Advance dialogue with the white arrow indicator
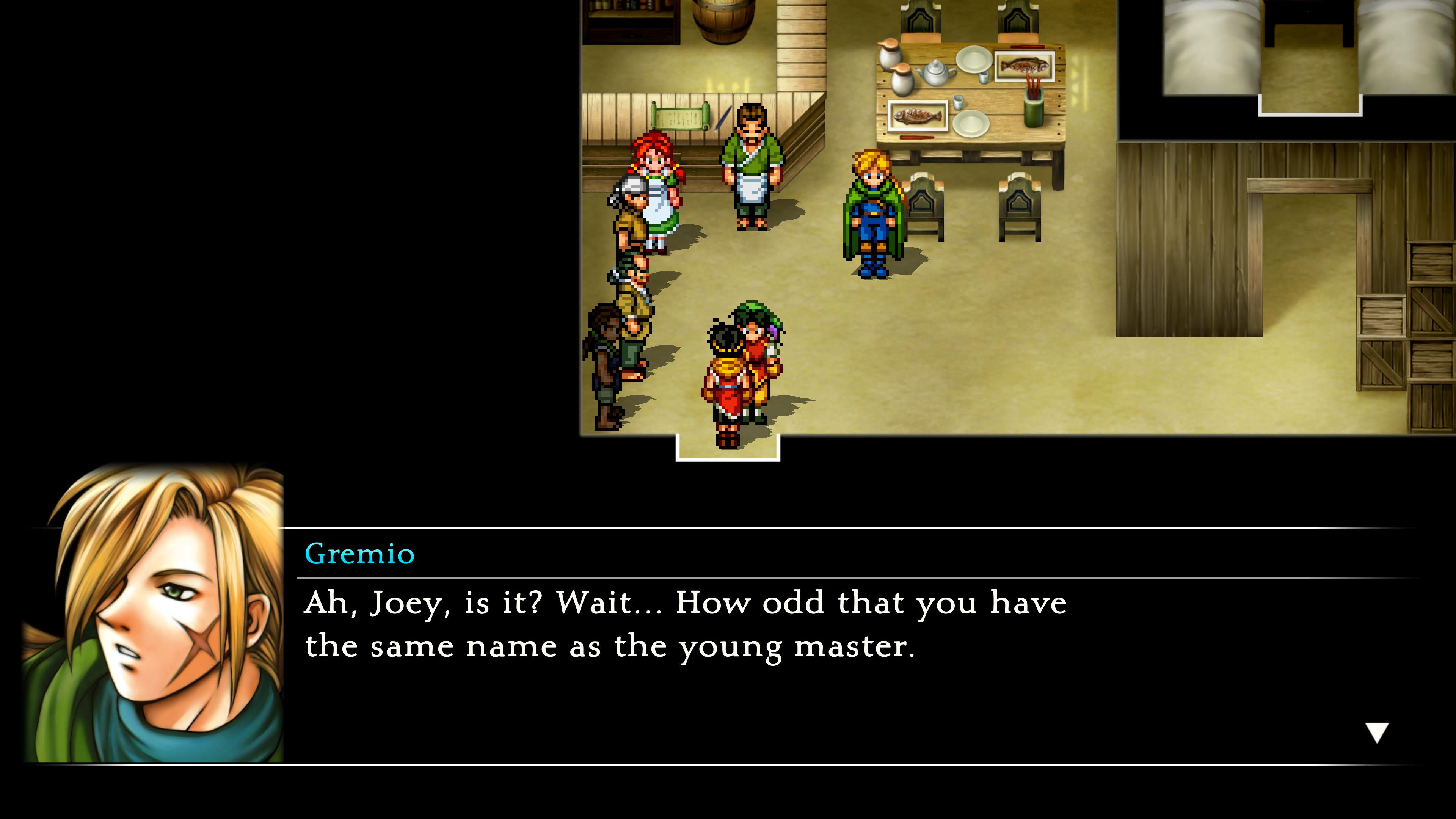 coord(1376,733)
